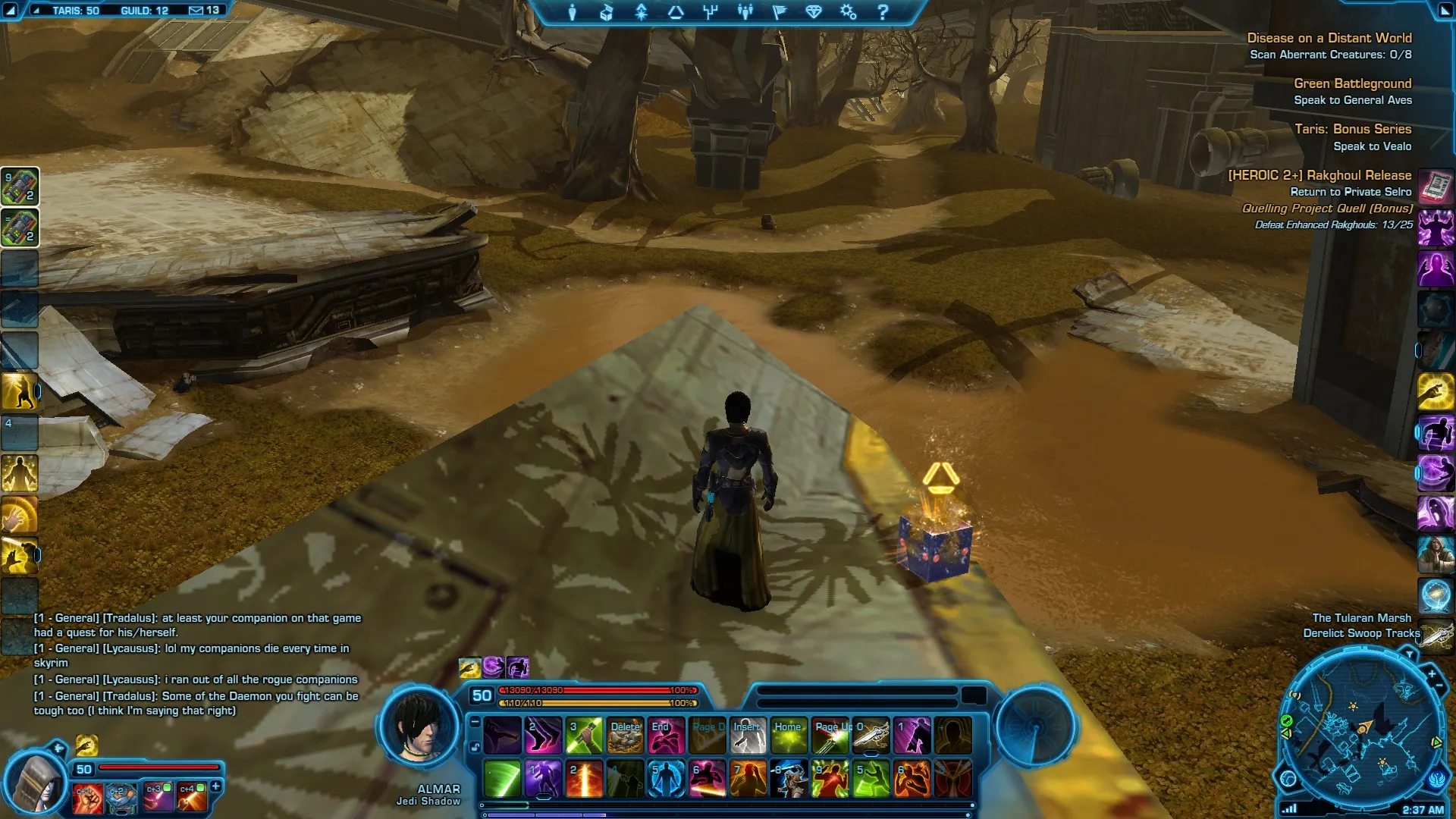Open the mission log triangle icon in the top menu
This screenshot has width=1456, height=819.
(x=676, y=12)
